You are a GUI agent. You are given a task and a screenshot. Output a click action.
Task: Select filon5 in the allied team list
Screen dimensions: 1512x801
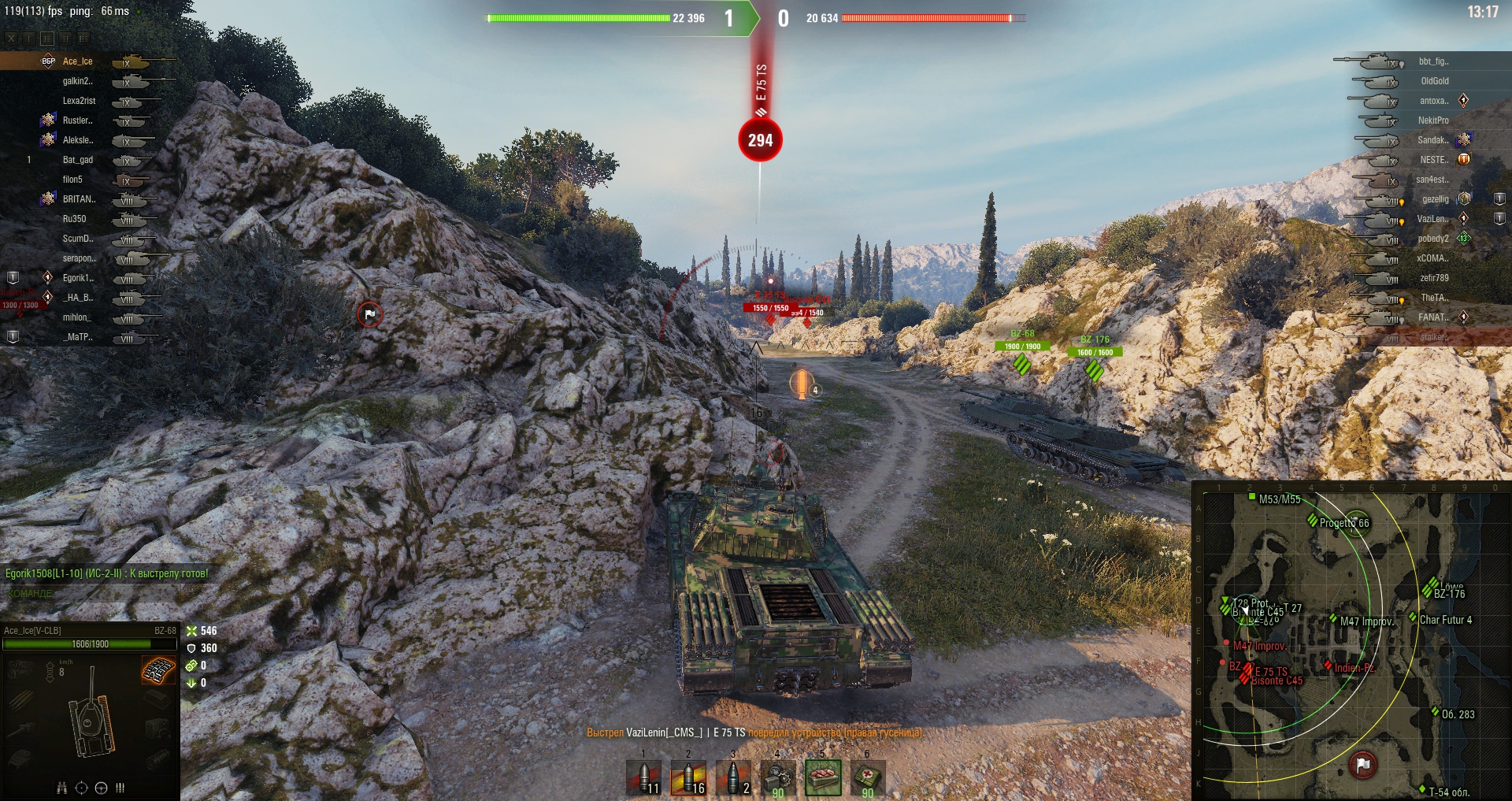(x=72, y=180)
